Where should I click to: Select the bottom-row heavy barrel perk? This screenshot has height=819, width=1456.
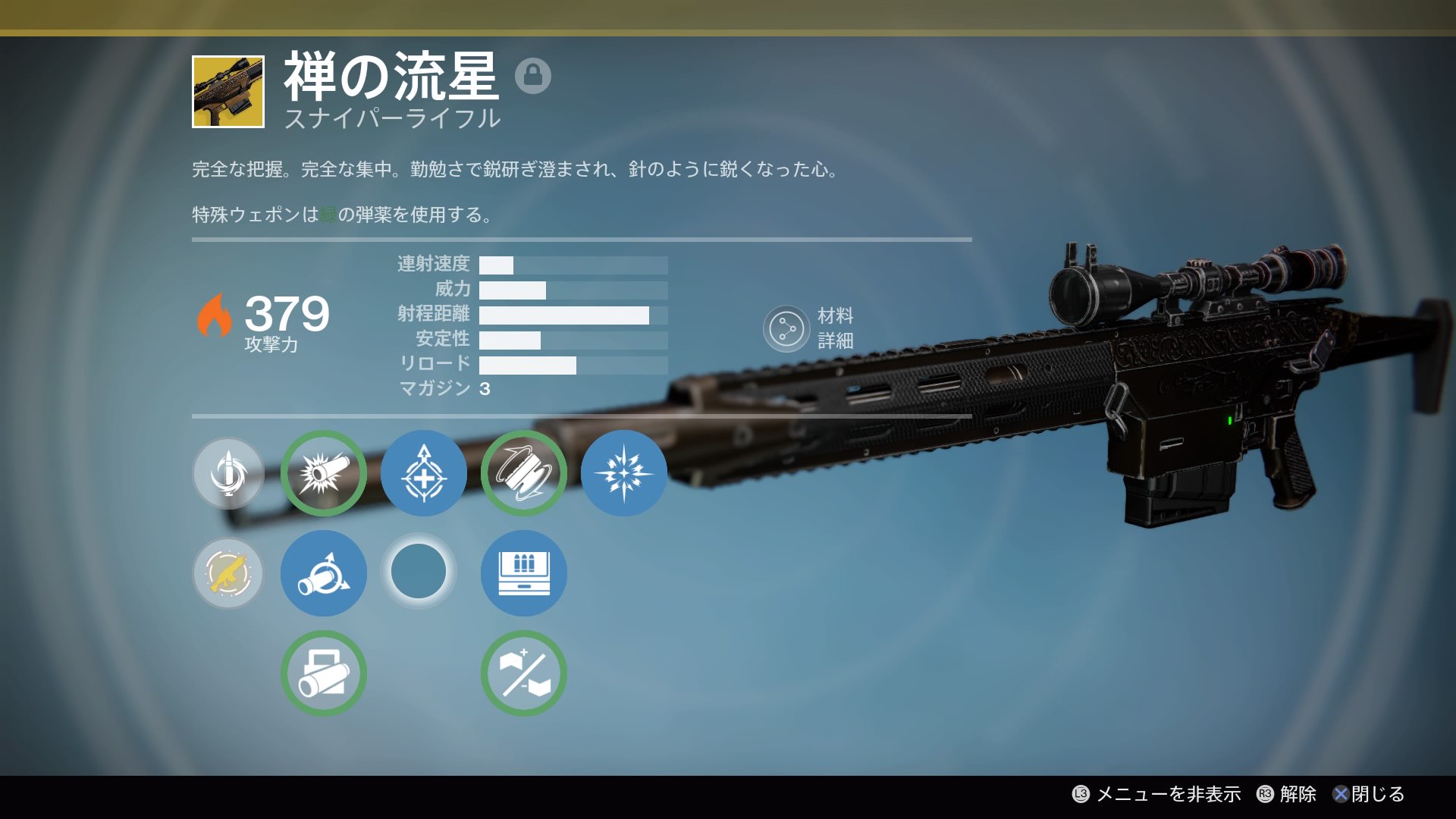tap(324, 673)
